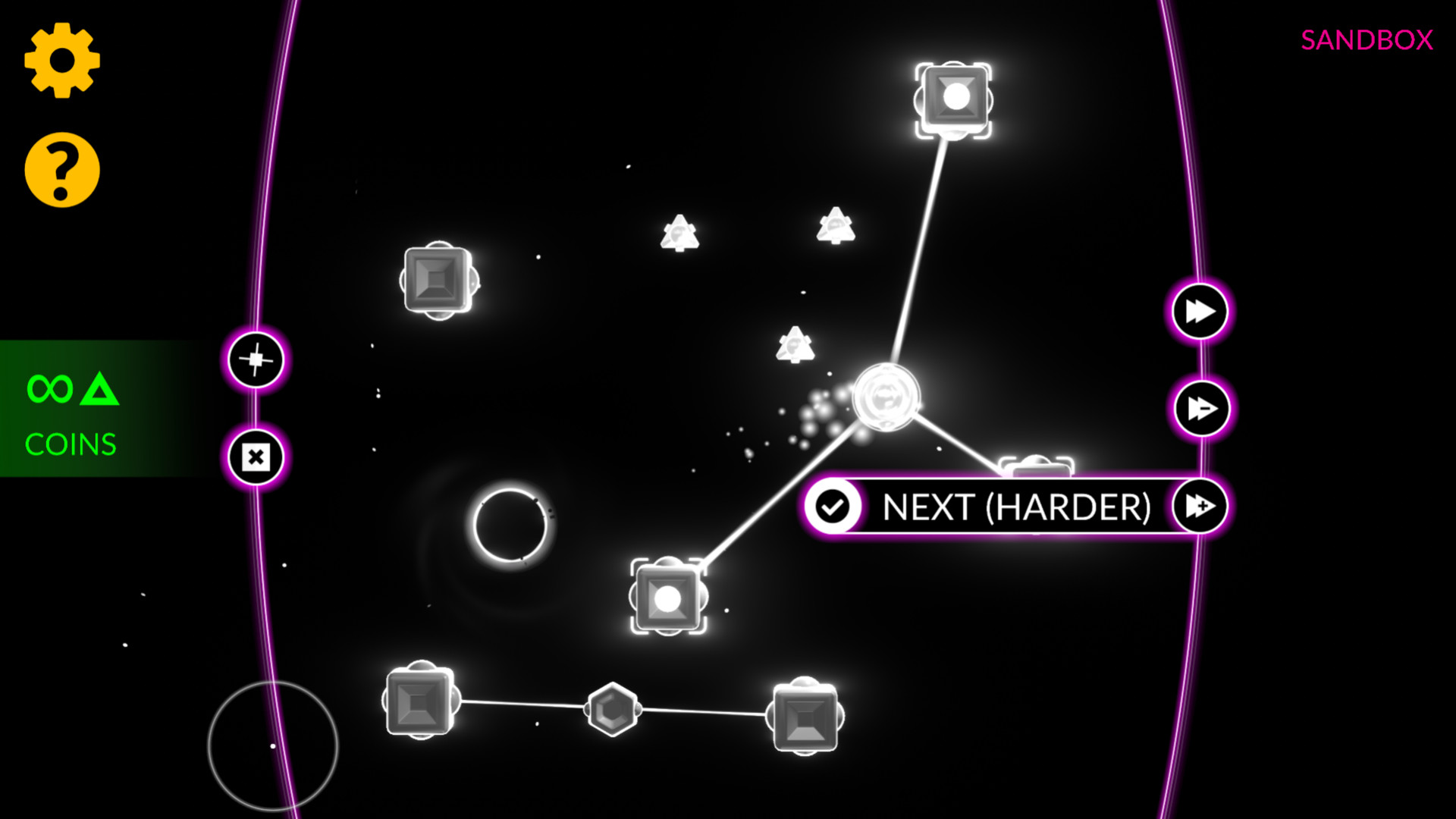This screenshot has height=819, width=1456.
Task: Click the top fast-forward speed icon on the right
Action: coord(1198,310)
